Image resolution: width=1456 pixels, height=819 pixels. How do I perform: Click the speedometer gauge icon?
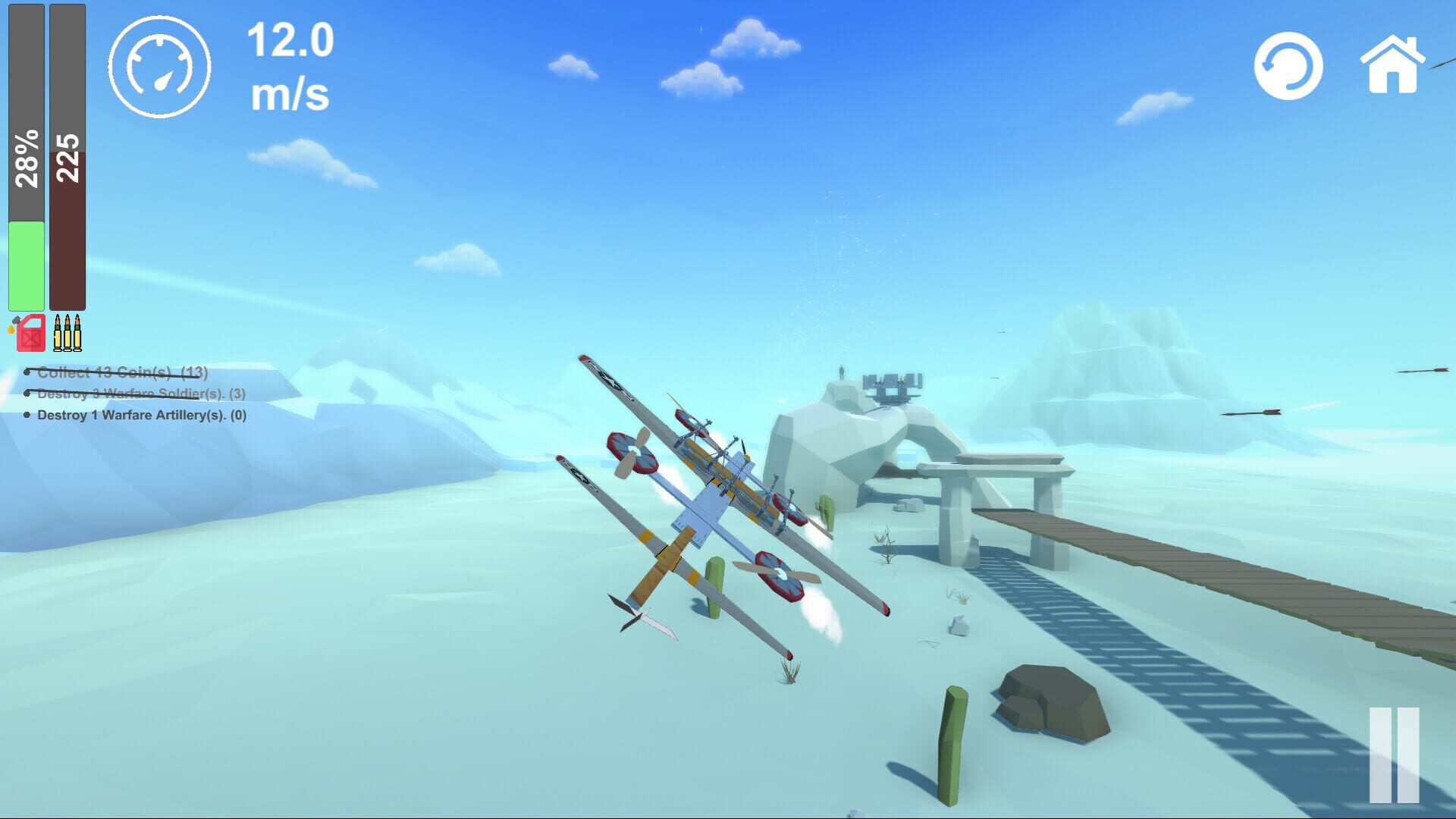[x=160, y=67]
